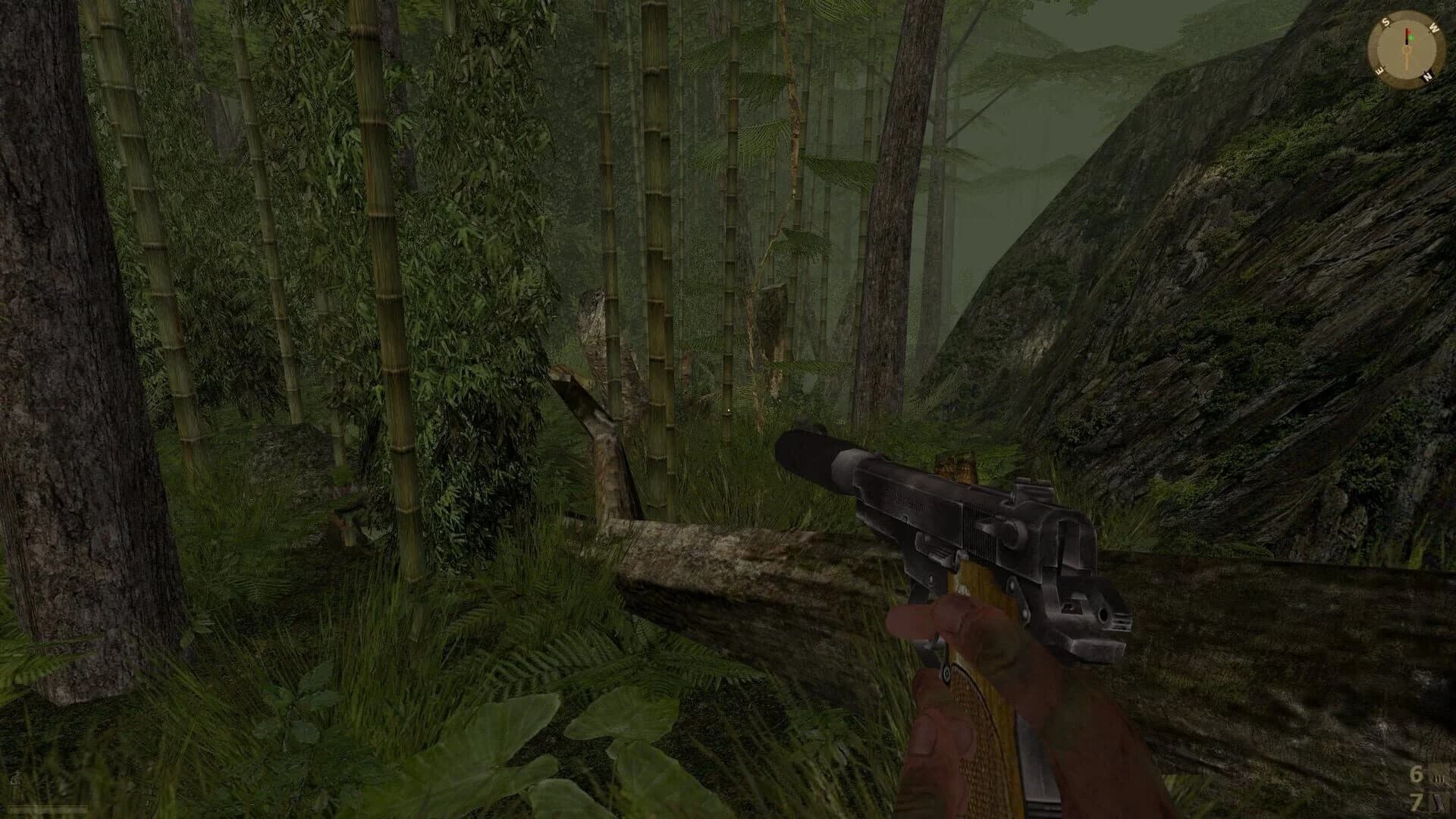The height and width of the screenshot is (819, 1456).
Task: Click the compass in the top-right corner
Action: 1407,47
